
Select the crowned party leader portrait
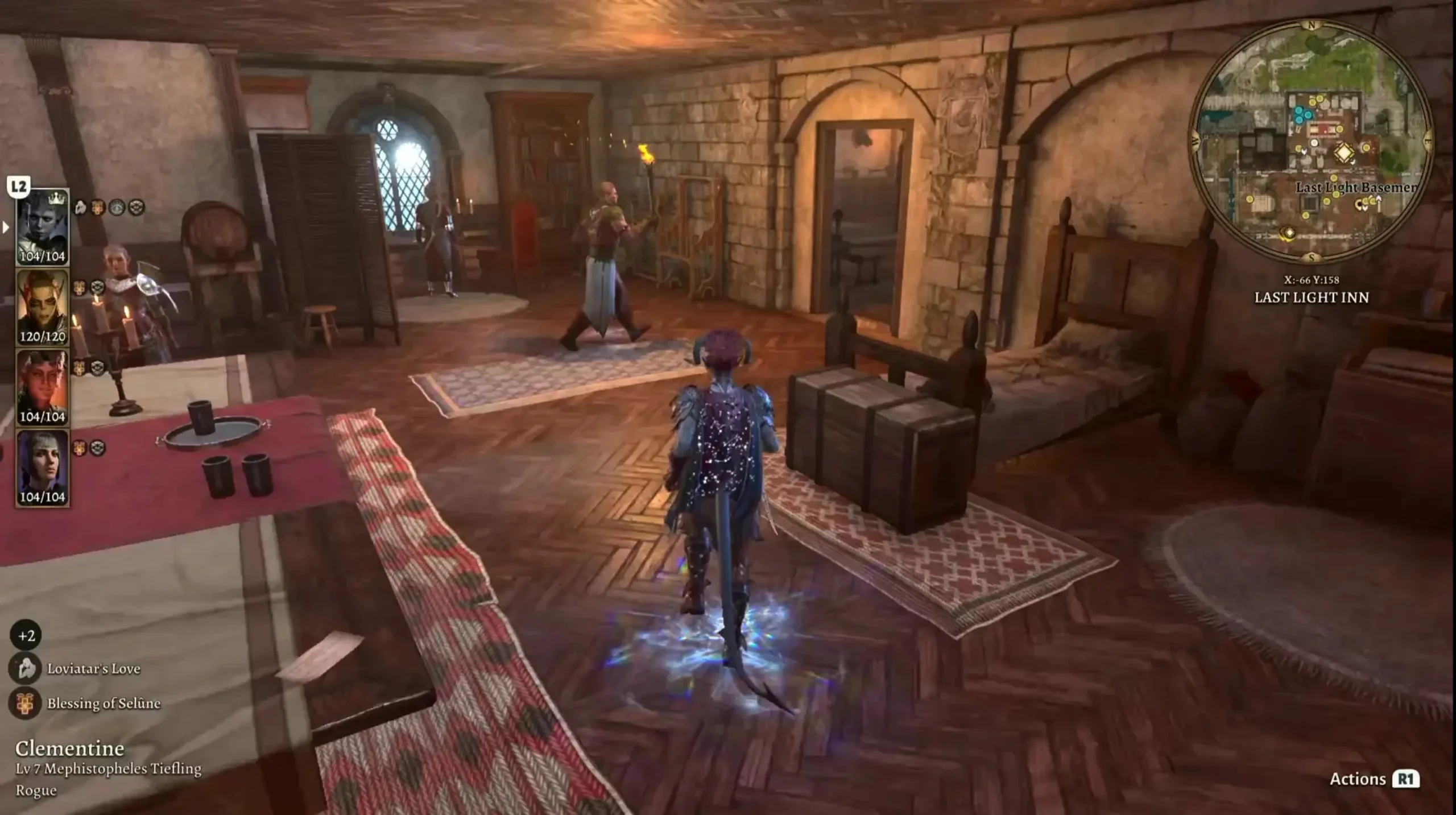(x=43, y=226)
